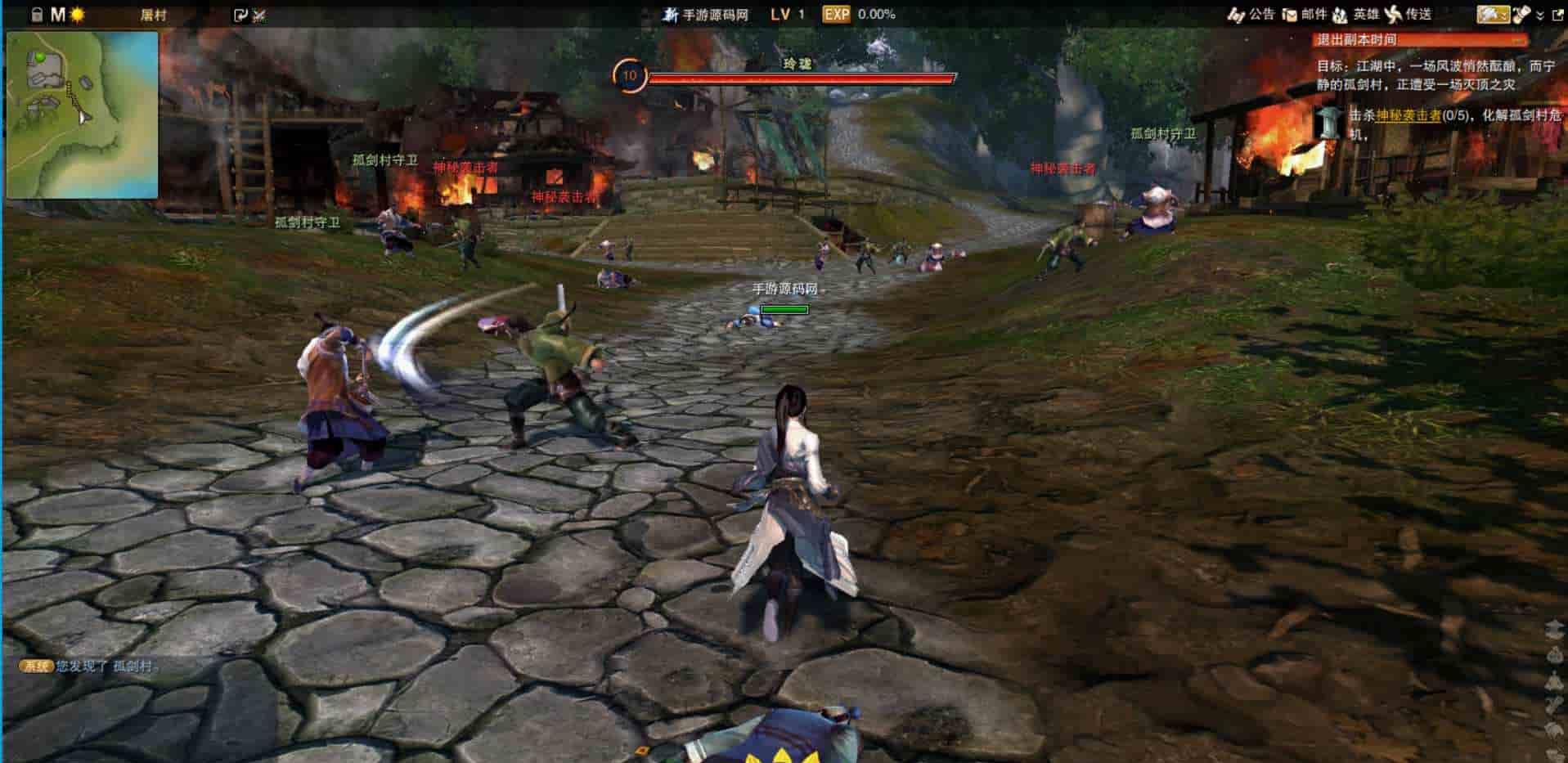Click the M map button
Screen dimensions: 1568x763
coord(57,15)
